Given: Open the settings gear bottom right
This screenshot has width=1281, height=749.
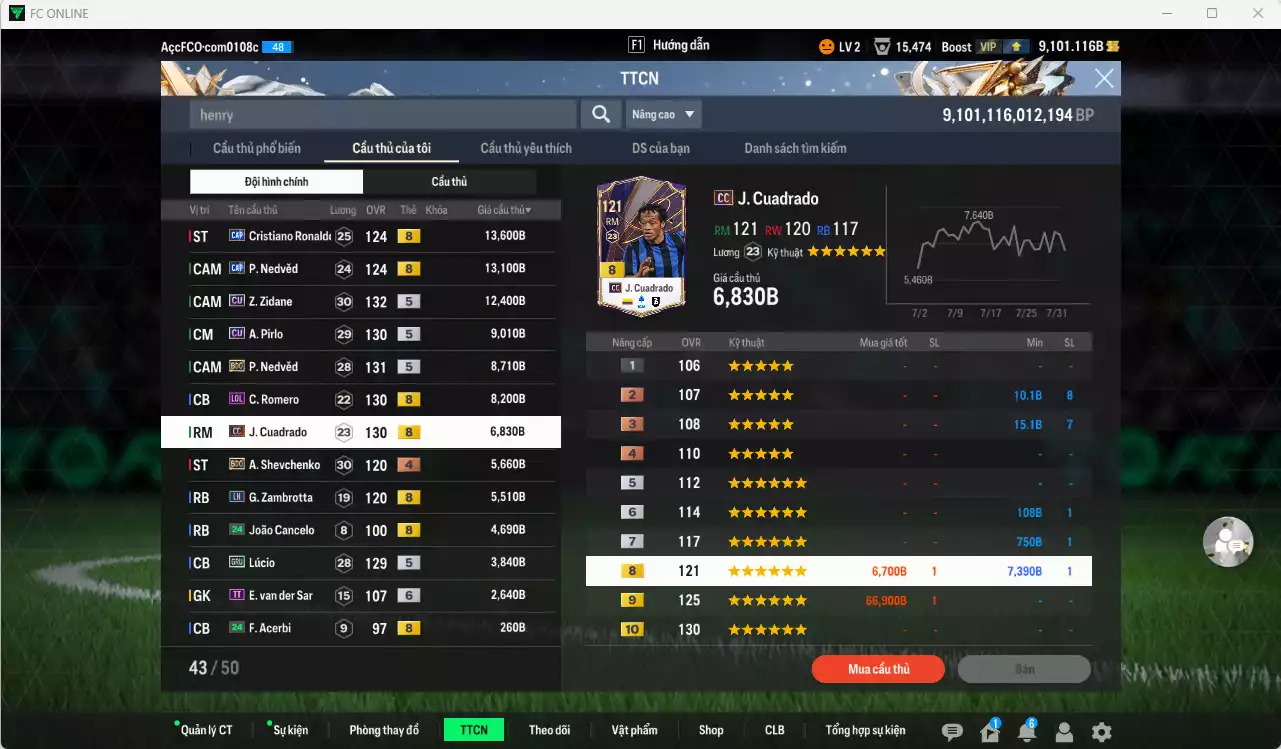Looking at the screenshot, I should pos(1101,732).
